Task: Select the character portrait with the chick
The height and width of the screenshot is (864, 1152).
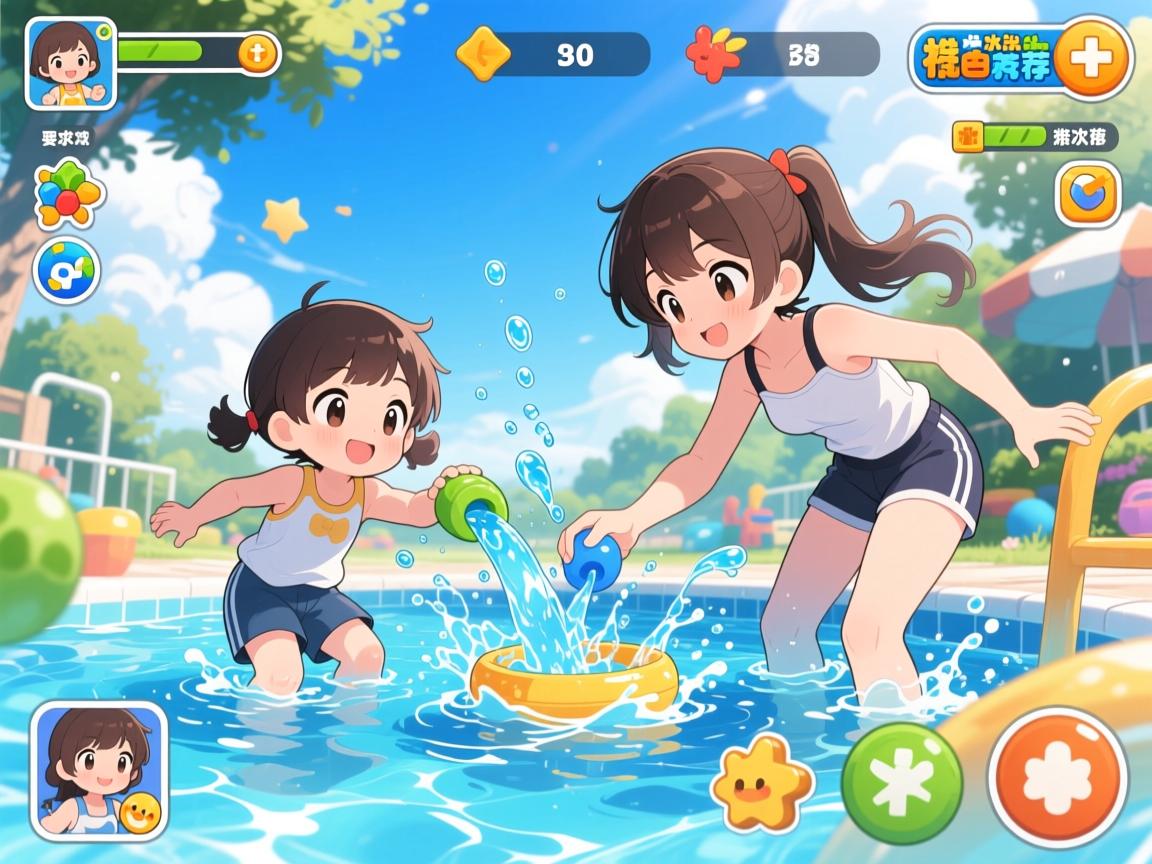Action: (x=98, y=769)
